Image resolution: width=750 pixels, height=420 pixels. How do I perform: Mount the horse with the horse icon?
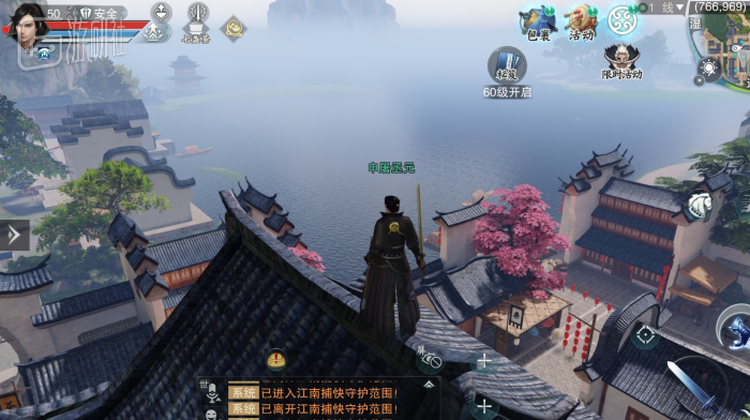click(x=698, y=205)
